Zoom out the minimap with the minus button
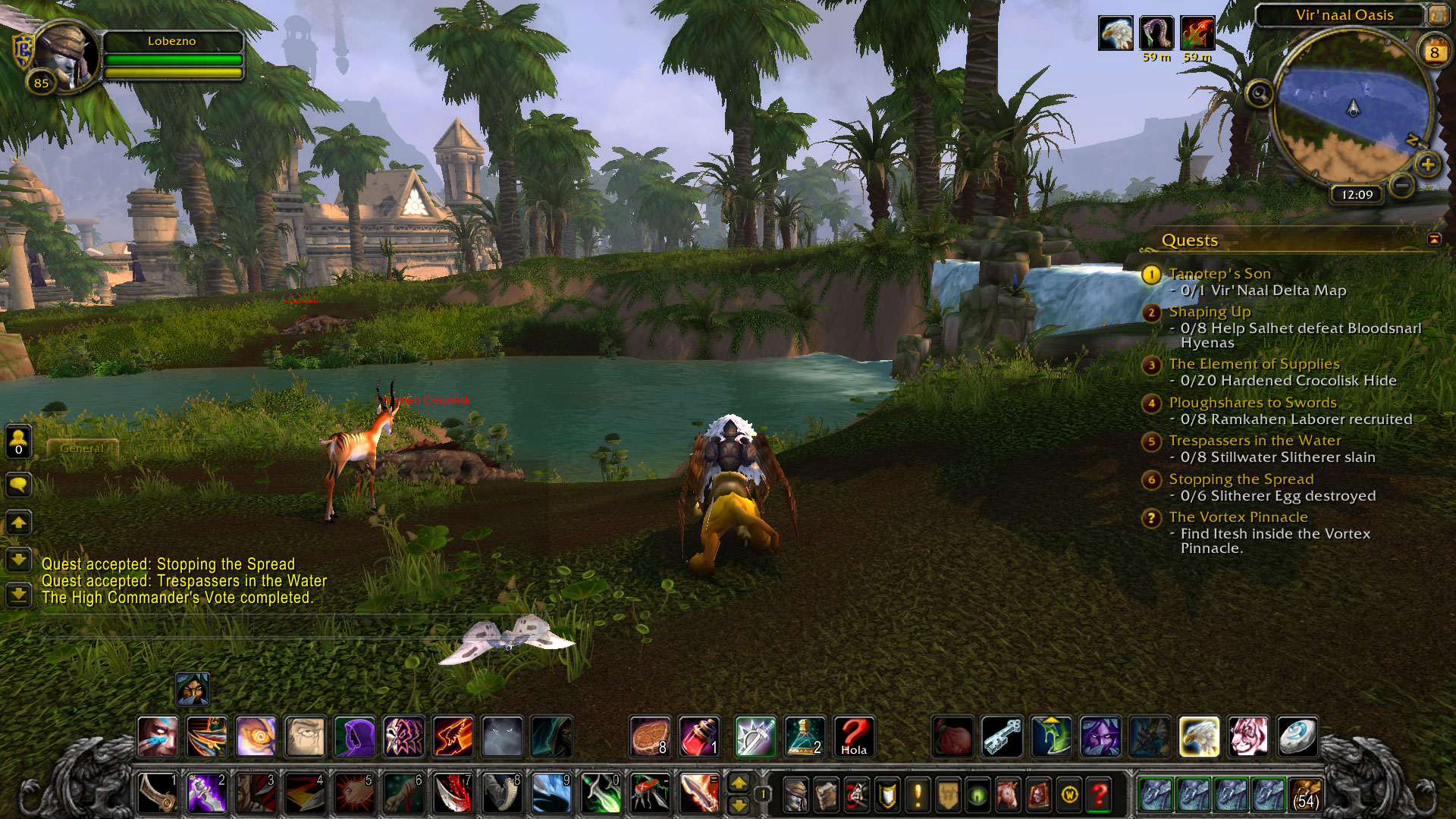 (x=1402, y=184)
